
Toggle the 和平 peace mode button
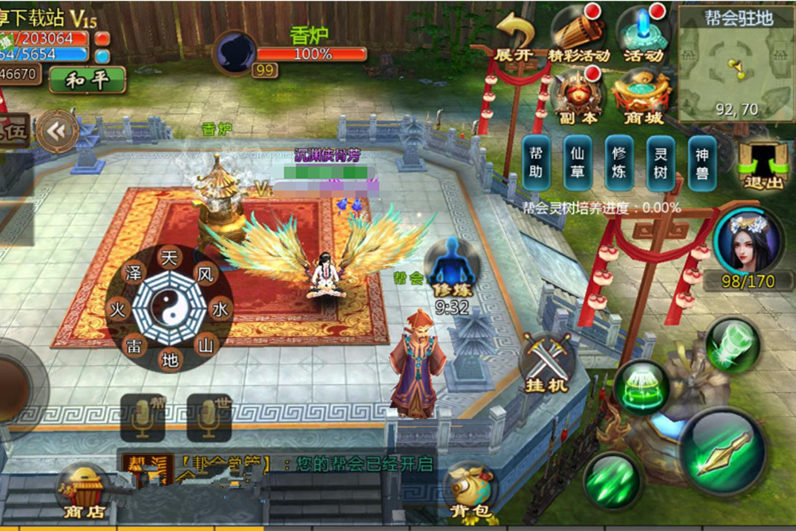coord(87,80)
